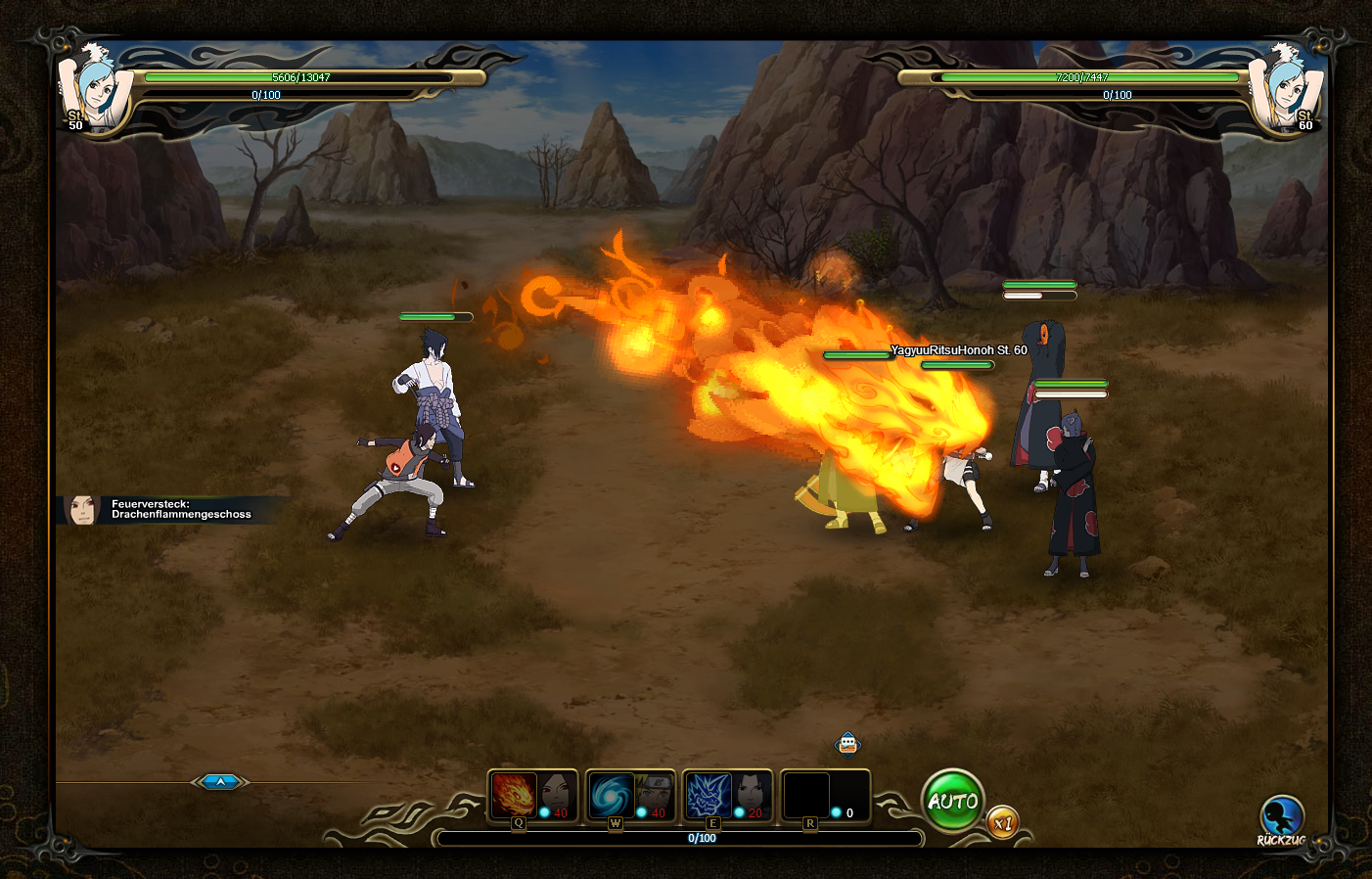Click the left player's level 50 avatar

coord(95,88)
